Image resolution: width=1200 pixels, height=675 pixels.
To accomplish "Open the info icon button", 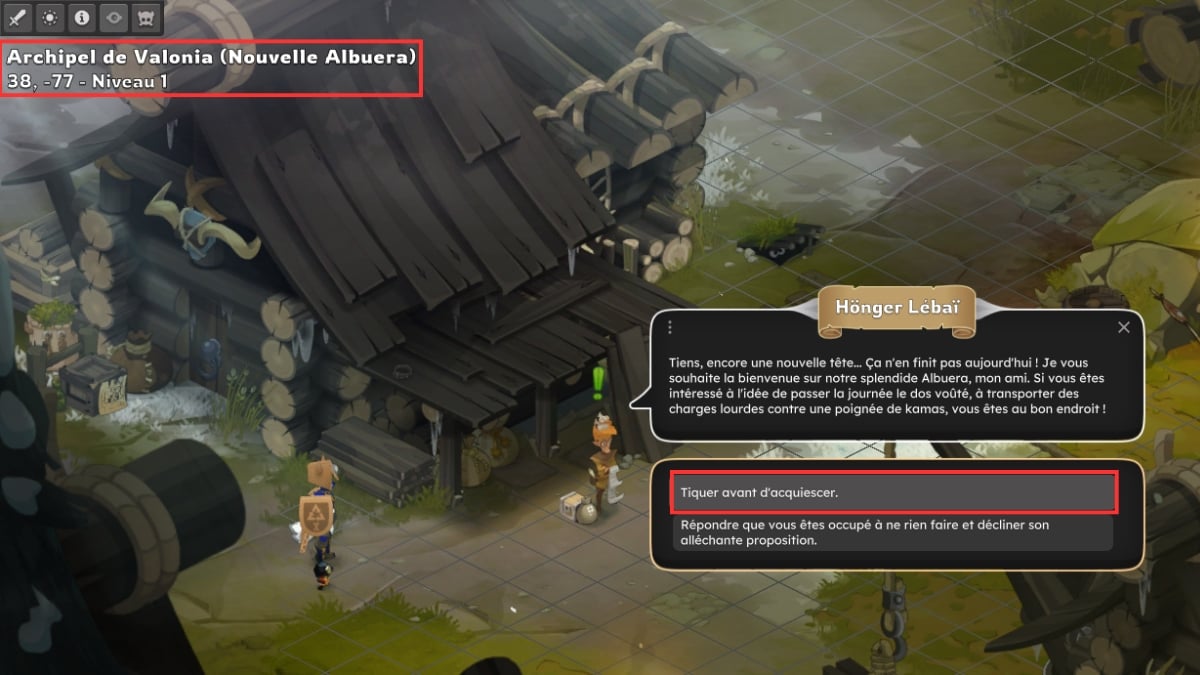I will tap(82, 18).
